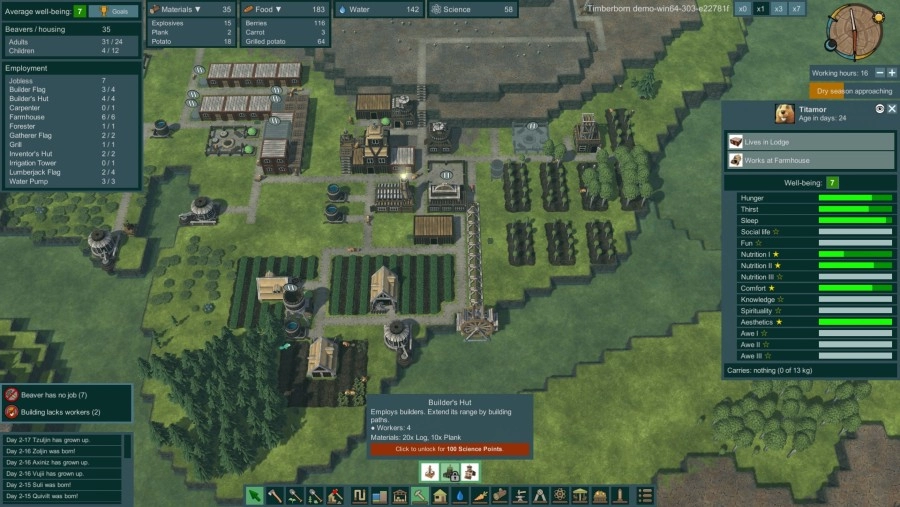Close the Titamor beaver panel
900x507 pixels.
click(x=892, y=108)
